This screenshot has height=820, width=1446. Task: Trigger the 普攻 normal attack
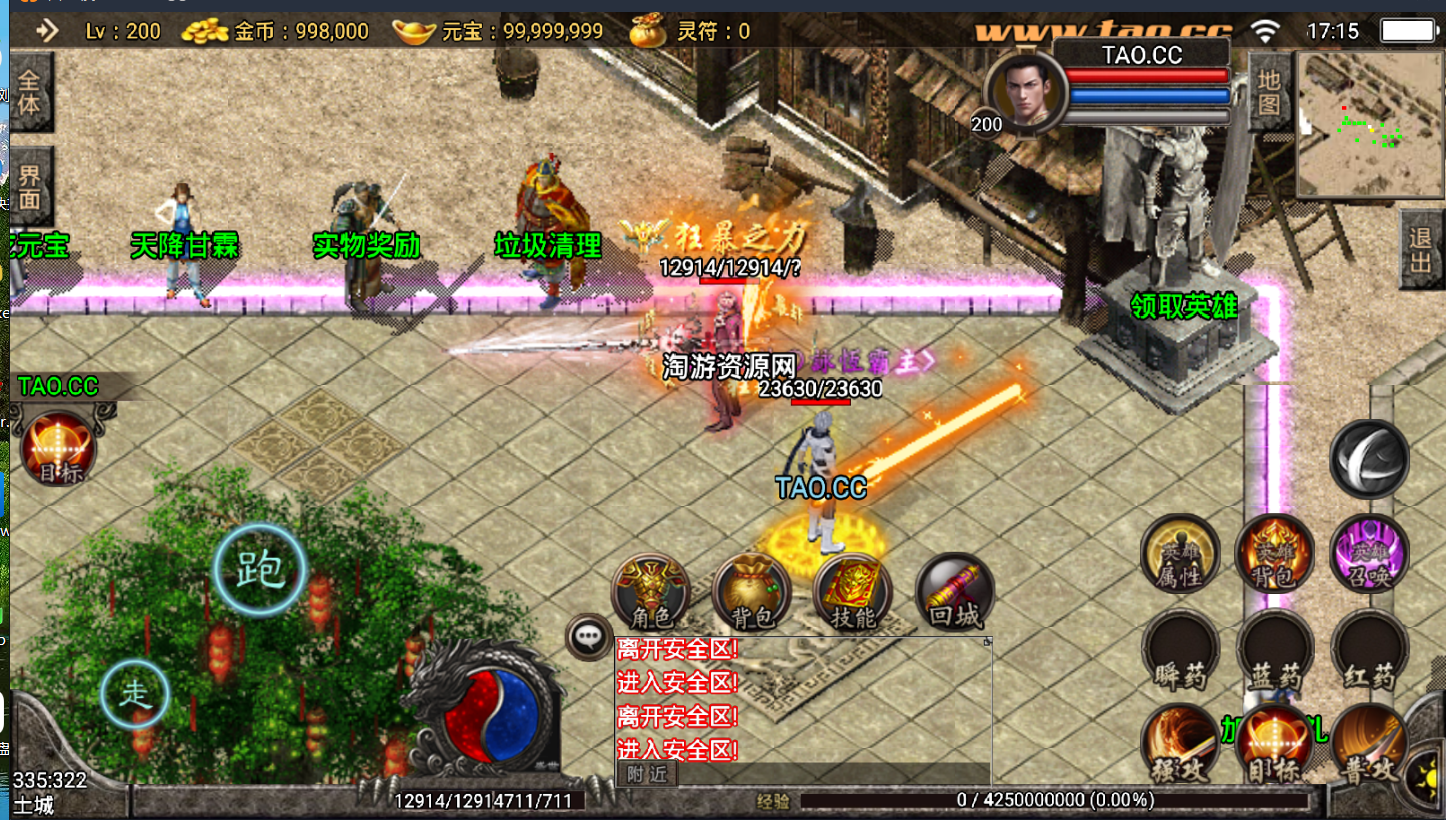point(1369,745)
